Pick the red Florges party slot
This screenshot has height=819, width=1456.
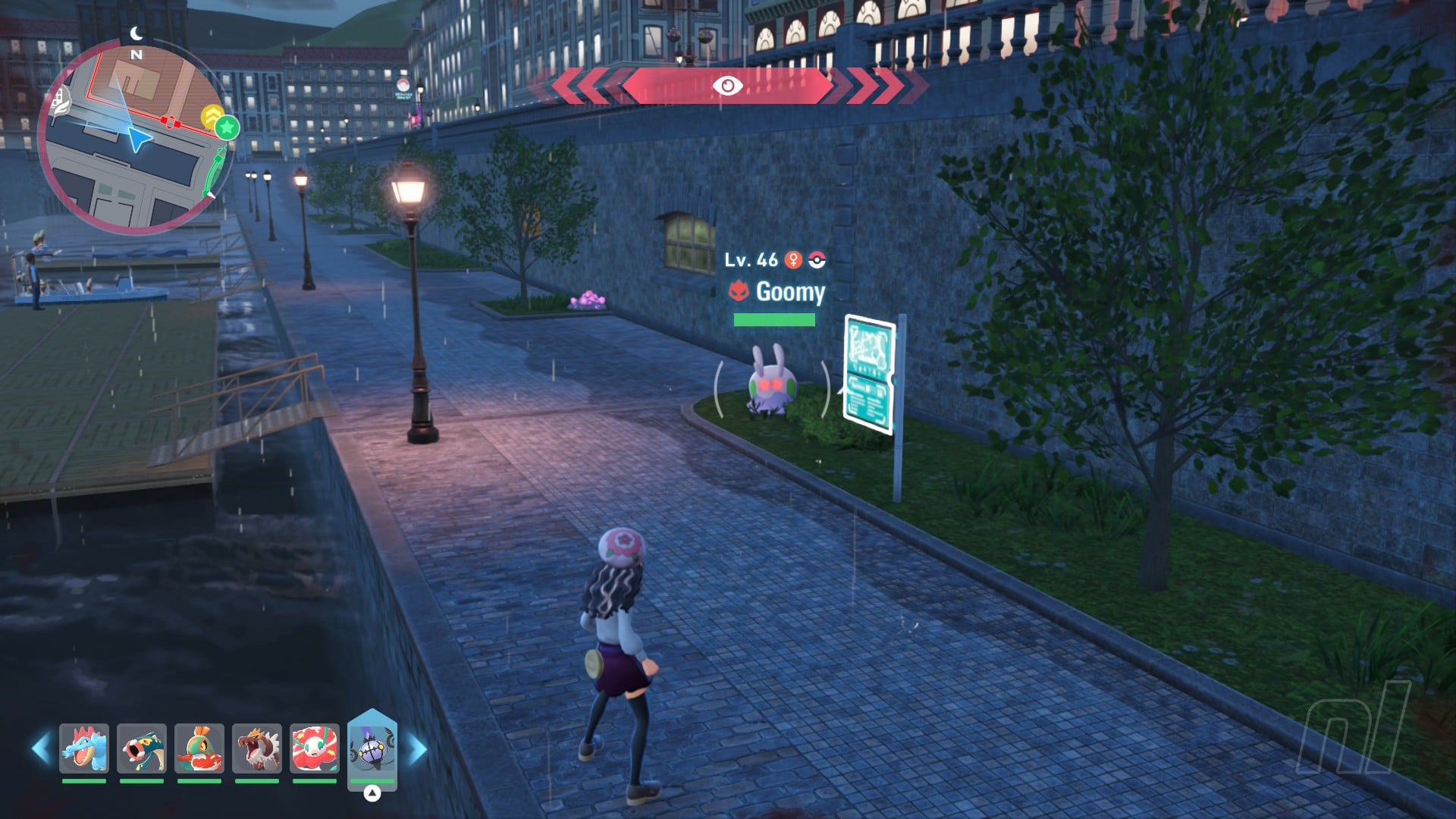coord(315,748)
